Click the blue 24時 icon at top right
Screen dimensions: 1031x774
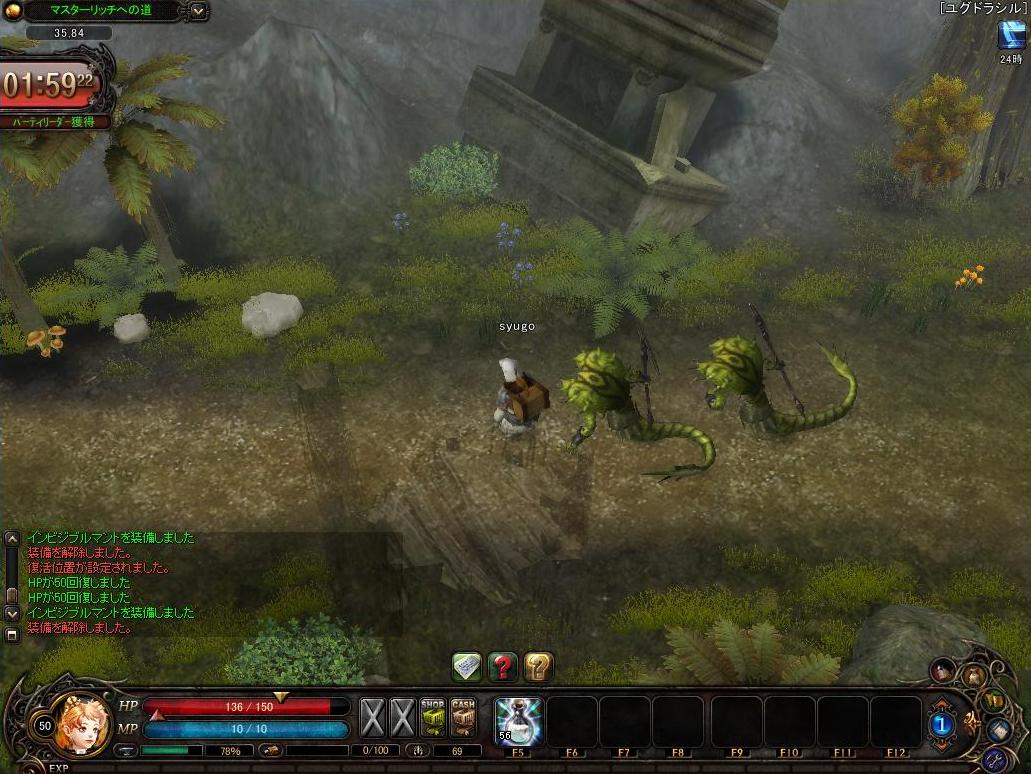(x=1010, y=35)
